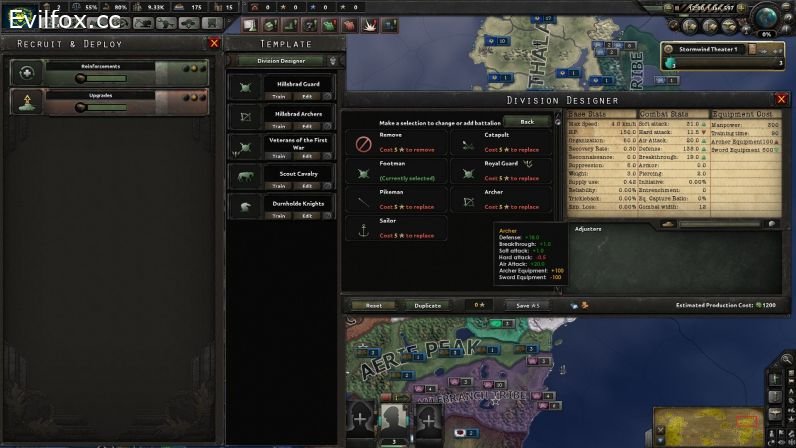
Task: Select the Royal Guard battalion option
Action: point(500,172)
